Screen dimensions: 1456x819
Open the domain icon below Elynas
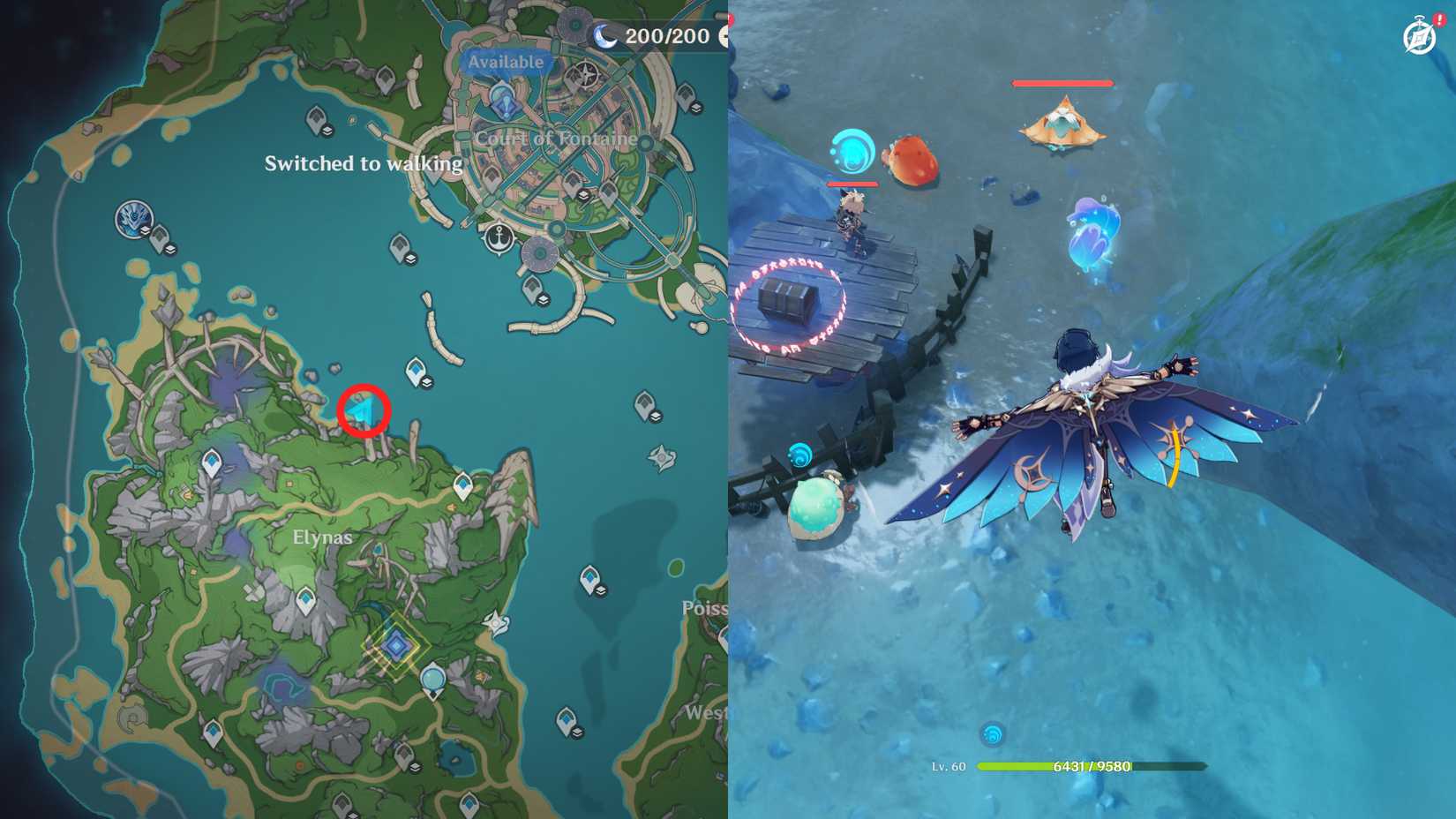pos(395,644)
